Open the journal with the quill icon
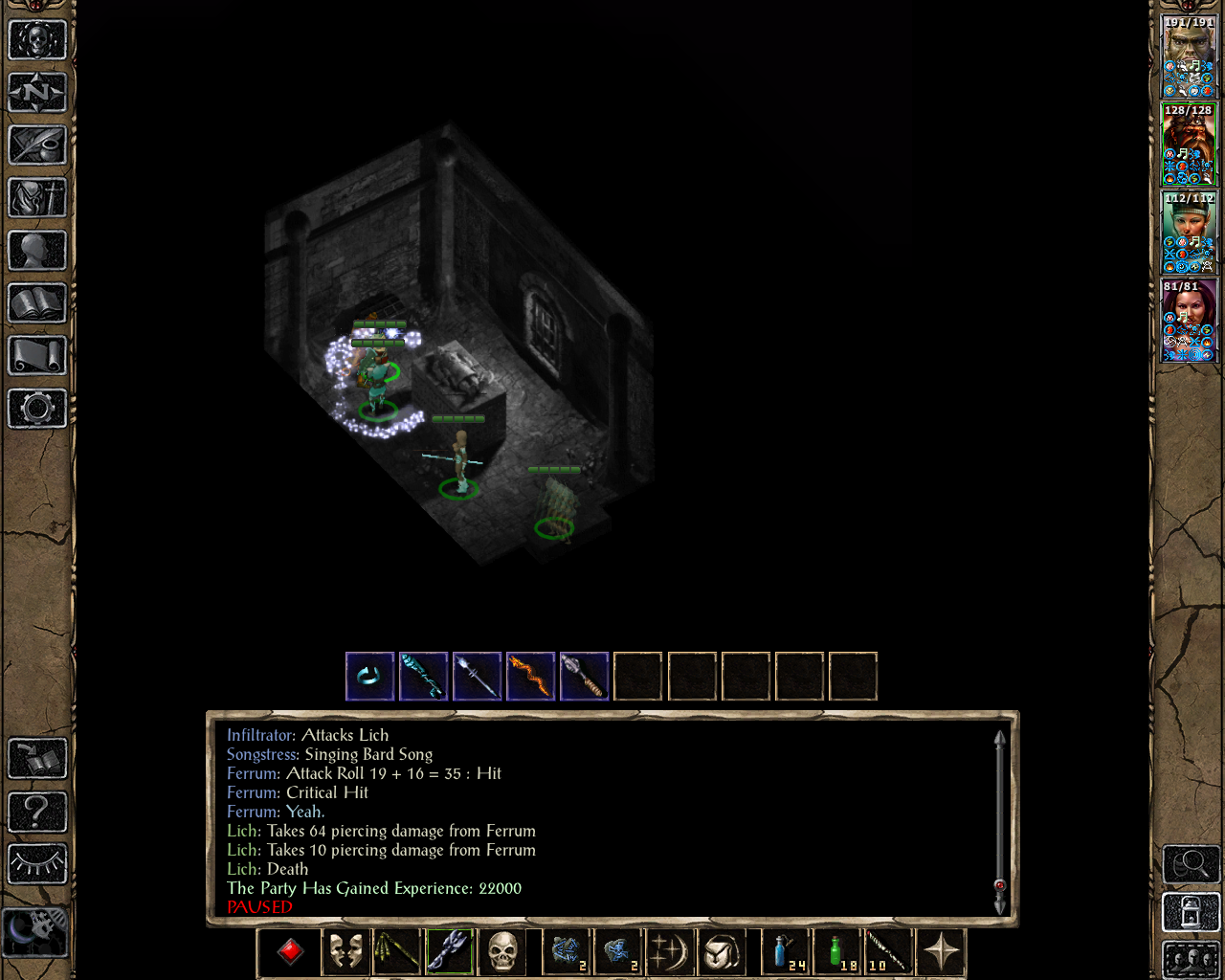 (x=38, y=145)
